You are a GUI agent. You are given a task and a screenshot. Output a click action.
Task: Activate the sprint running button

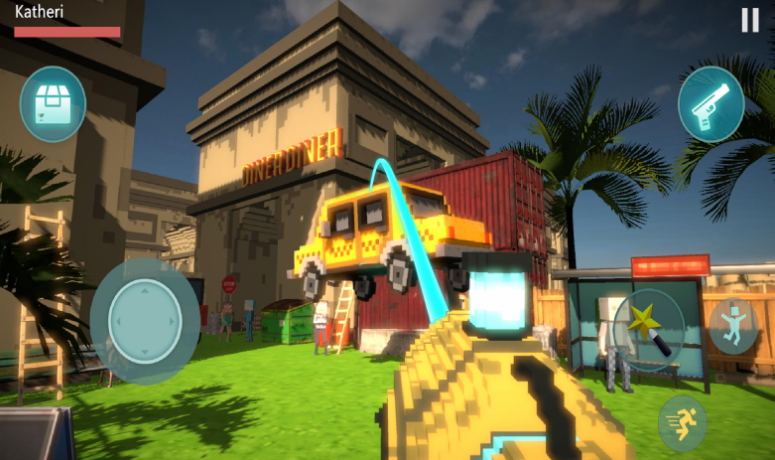tap(683, 422)
